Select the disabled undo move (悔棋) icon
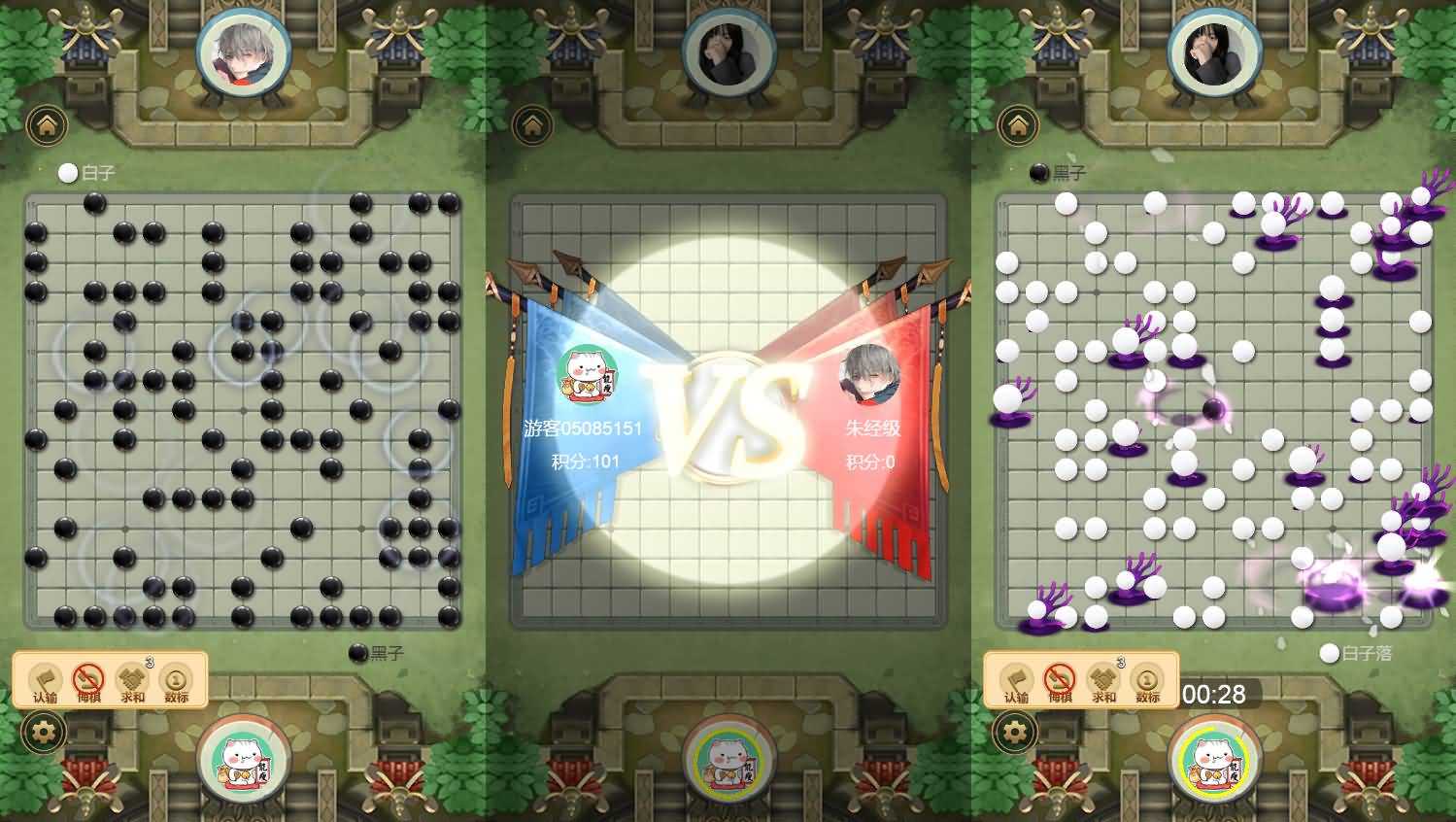Viewport: 1456px width, 822px height. click(90, 680)
